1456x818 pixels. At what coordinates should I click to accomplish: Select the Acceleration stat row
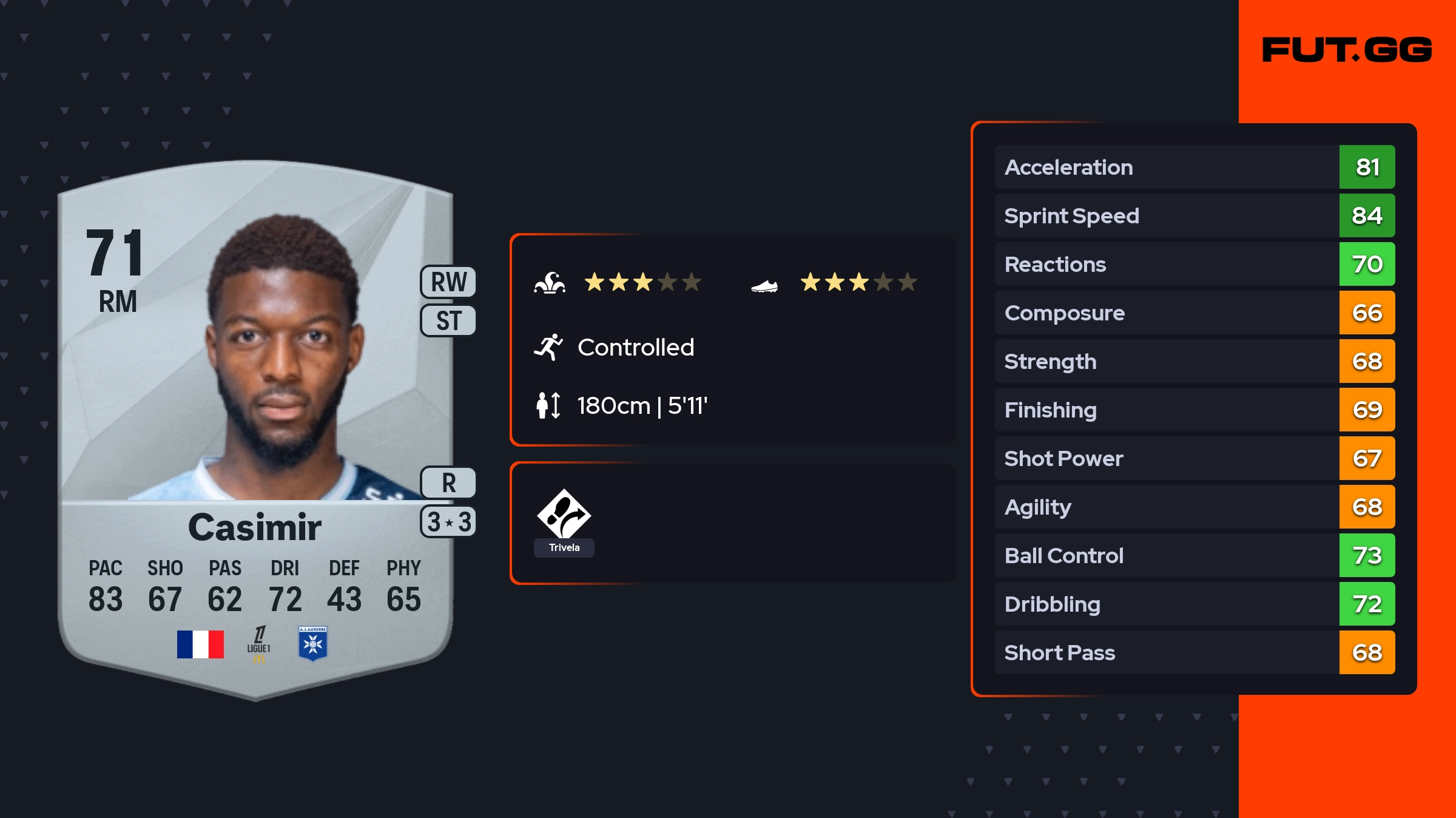pos(1194,167)
